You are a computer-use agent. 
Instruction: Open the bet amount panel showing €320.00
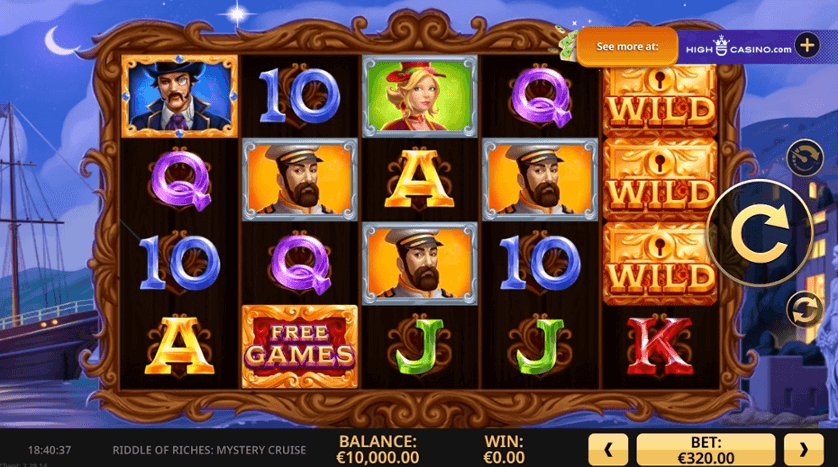tap(706, 449)
